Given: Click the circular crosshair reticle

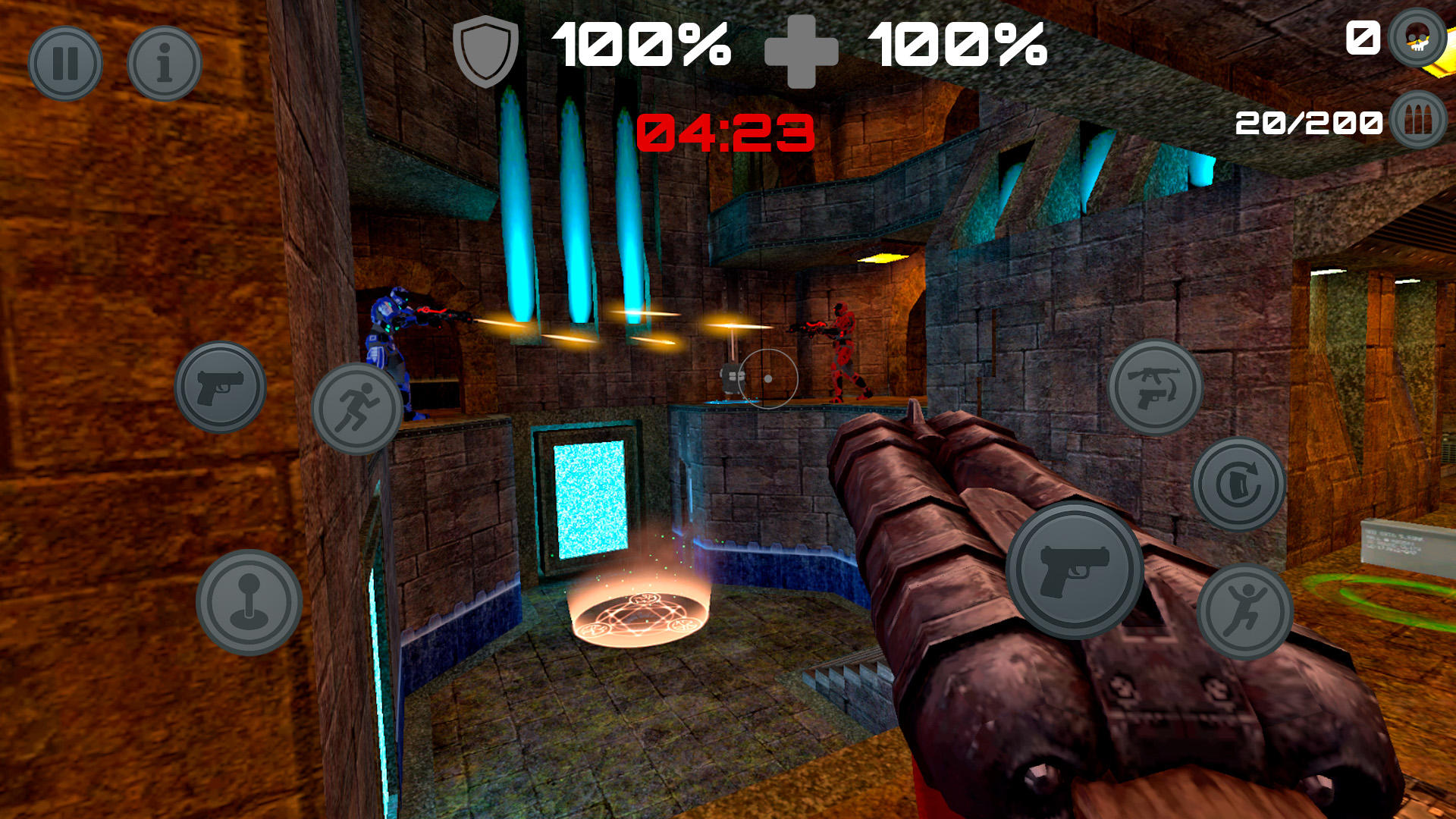Looking at the screenshot, I should click(768, 377).
